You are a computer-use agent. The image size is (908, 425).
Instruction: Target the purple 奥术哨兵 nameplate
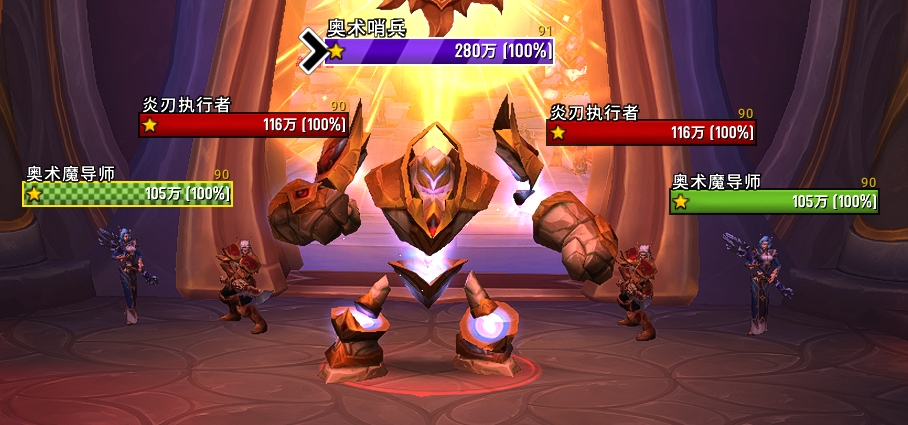click(x=439, y=51)
